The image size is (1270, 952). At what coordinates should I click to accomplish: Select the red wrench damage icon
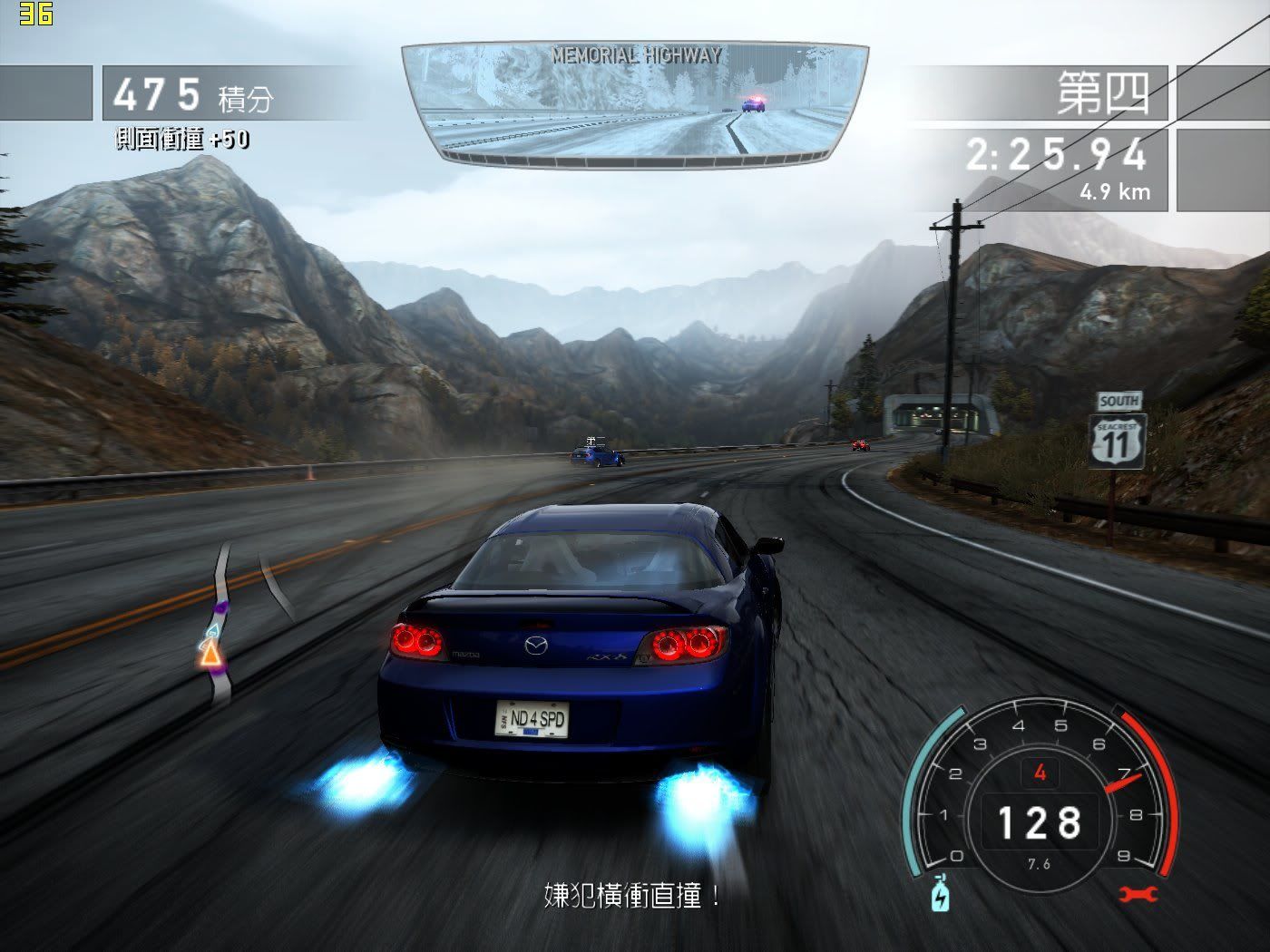click(x=1138, y=895)
